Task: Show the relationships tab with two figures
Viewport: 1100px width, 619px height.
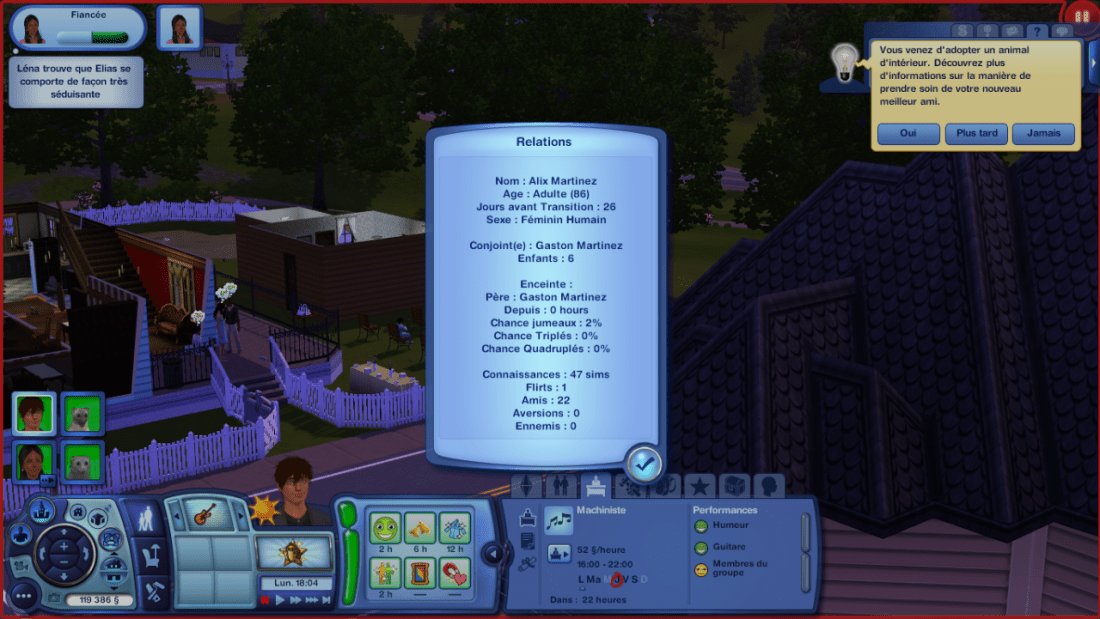Action: click(563, 487)
